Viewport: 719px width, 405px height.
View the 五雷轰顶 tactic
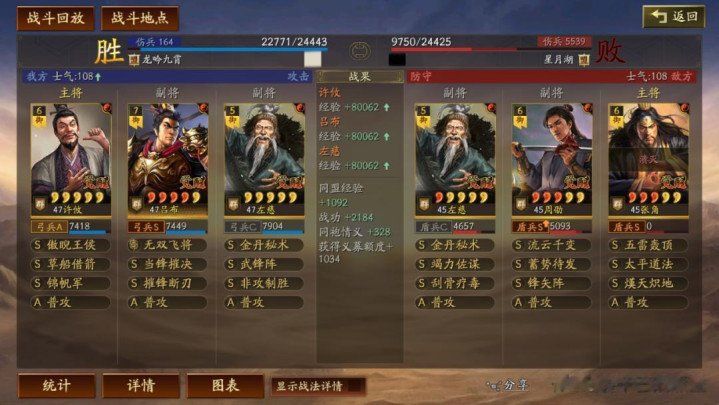[x=653, y=245]
